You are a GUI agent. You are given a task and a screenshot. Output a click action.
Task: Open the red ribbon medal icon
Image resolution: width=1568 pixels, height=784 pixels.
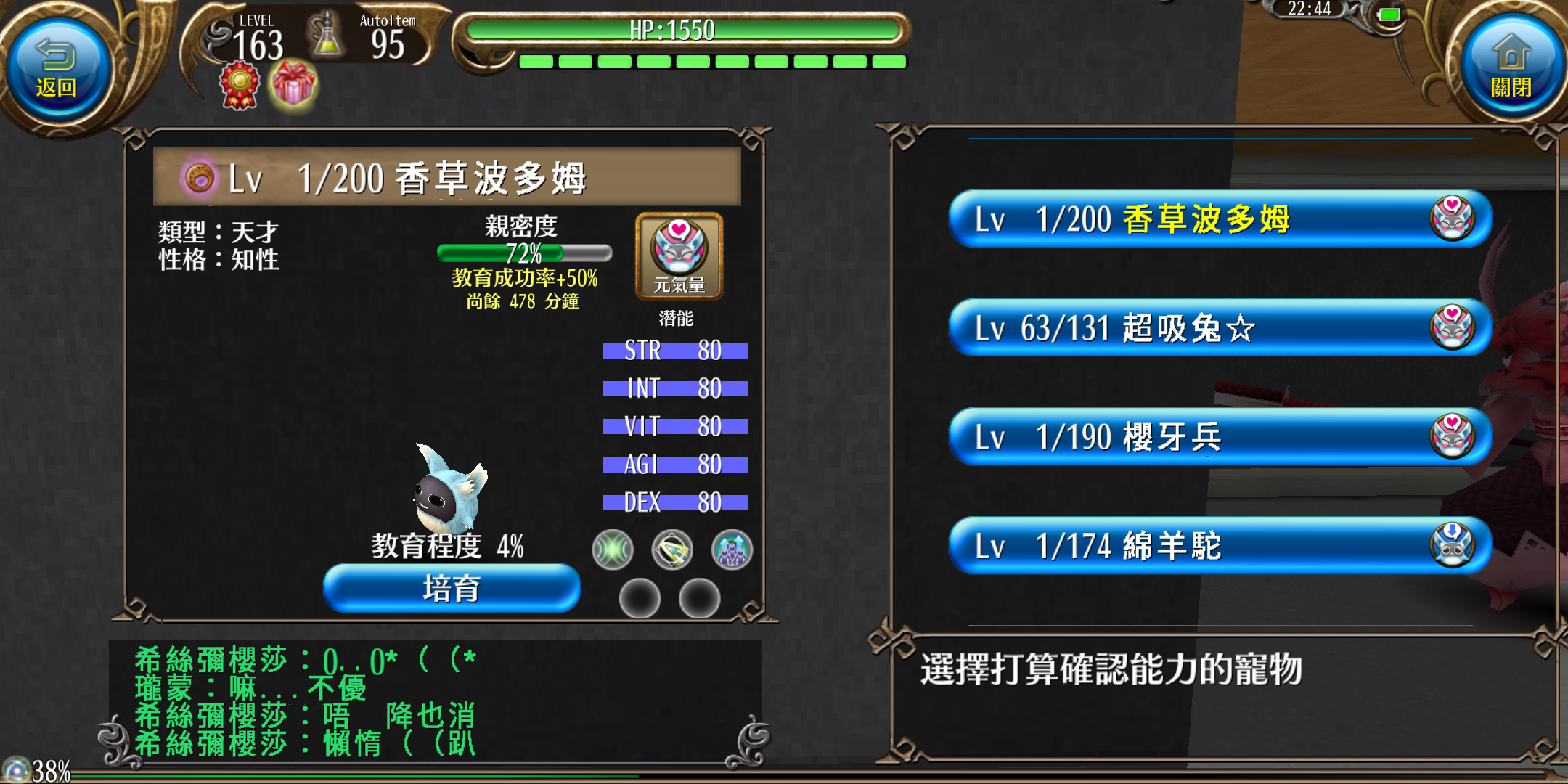pos(240,85)
